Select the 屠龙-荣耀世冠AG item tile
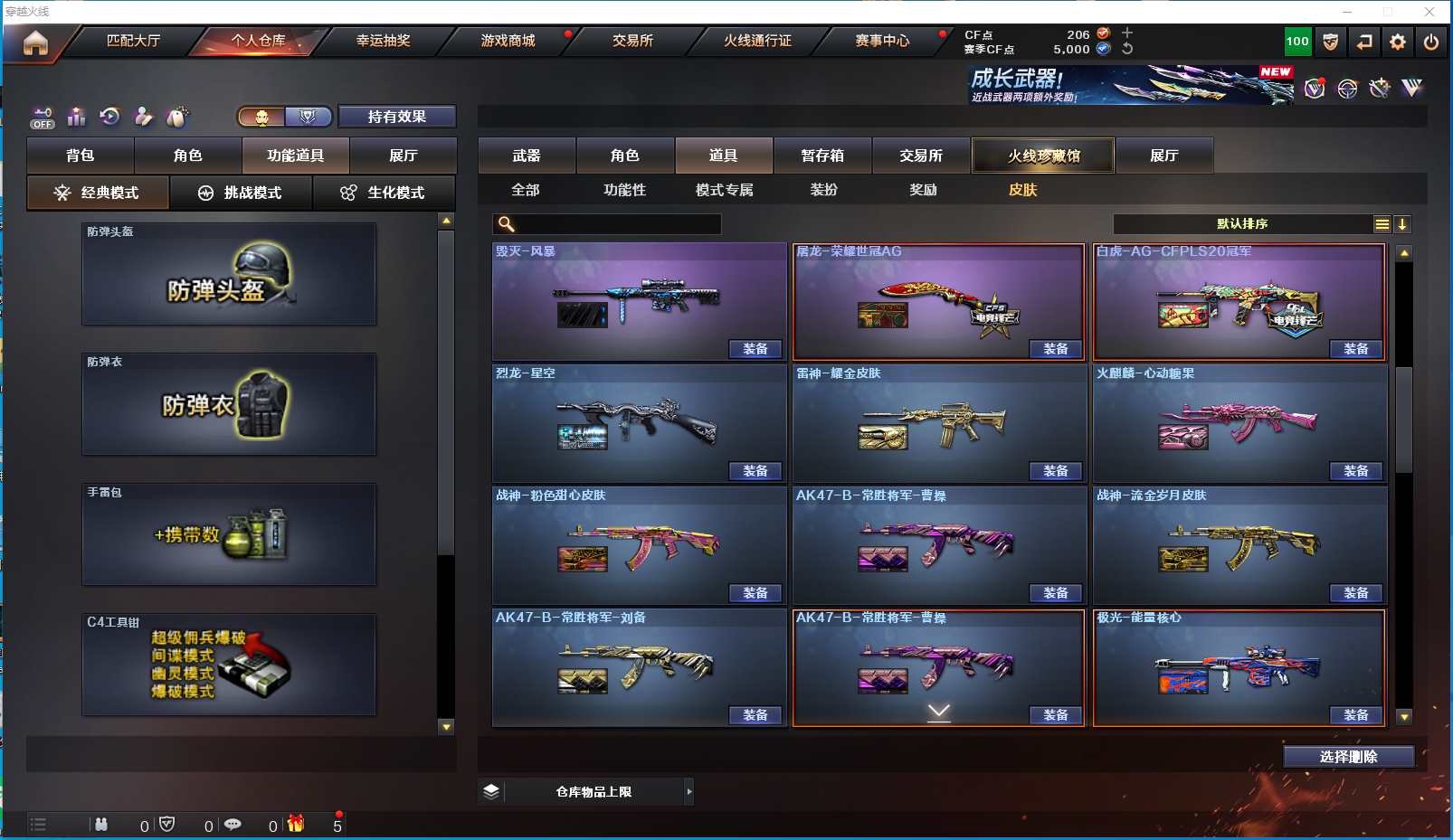This screenshot has height=840, width=1453. tap(938, 298)
